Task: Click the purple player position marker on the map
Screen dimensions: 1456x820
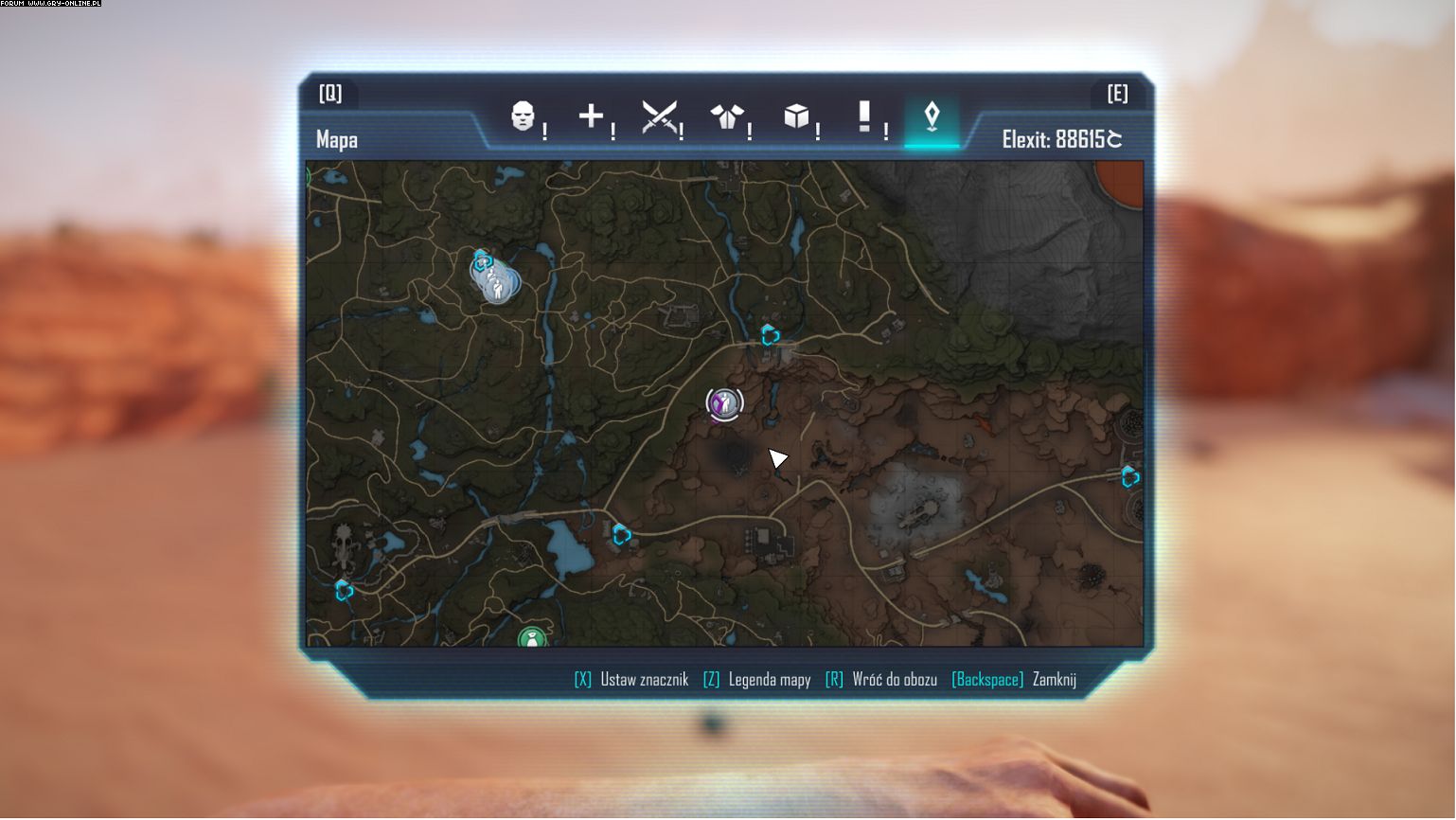Action: [724, 403]
